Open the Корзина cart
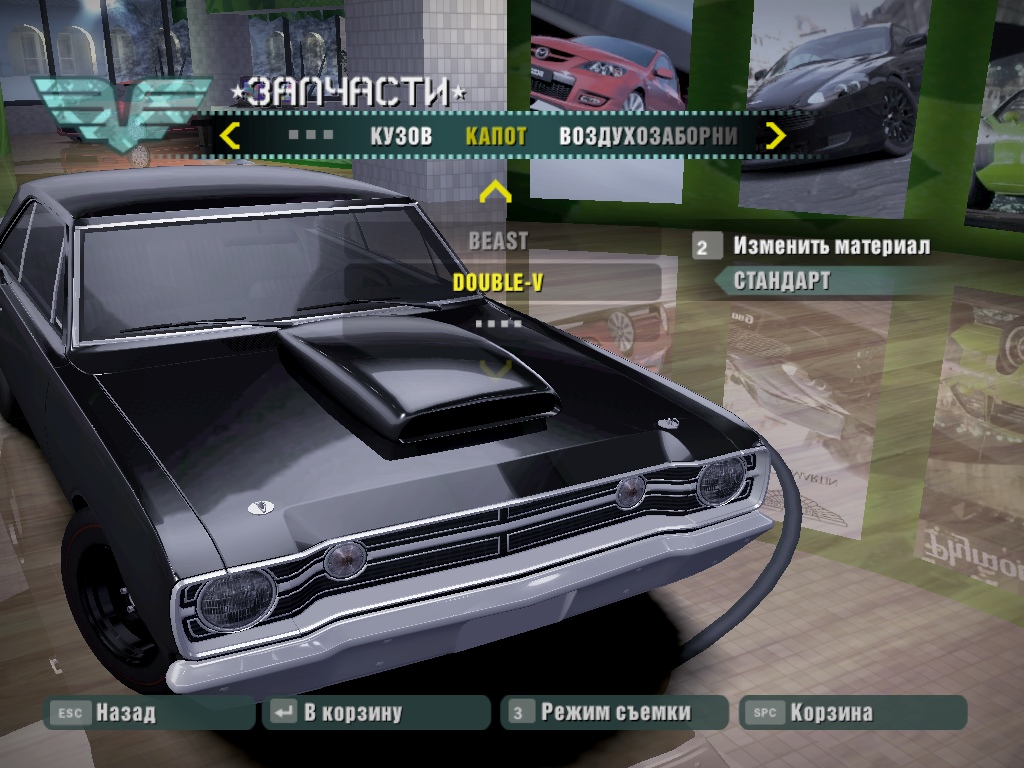Image resolution: width=1024 pixels, height=768 pixels. pos(830,713)
